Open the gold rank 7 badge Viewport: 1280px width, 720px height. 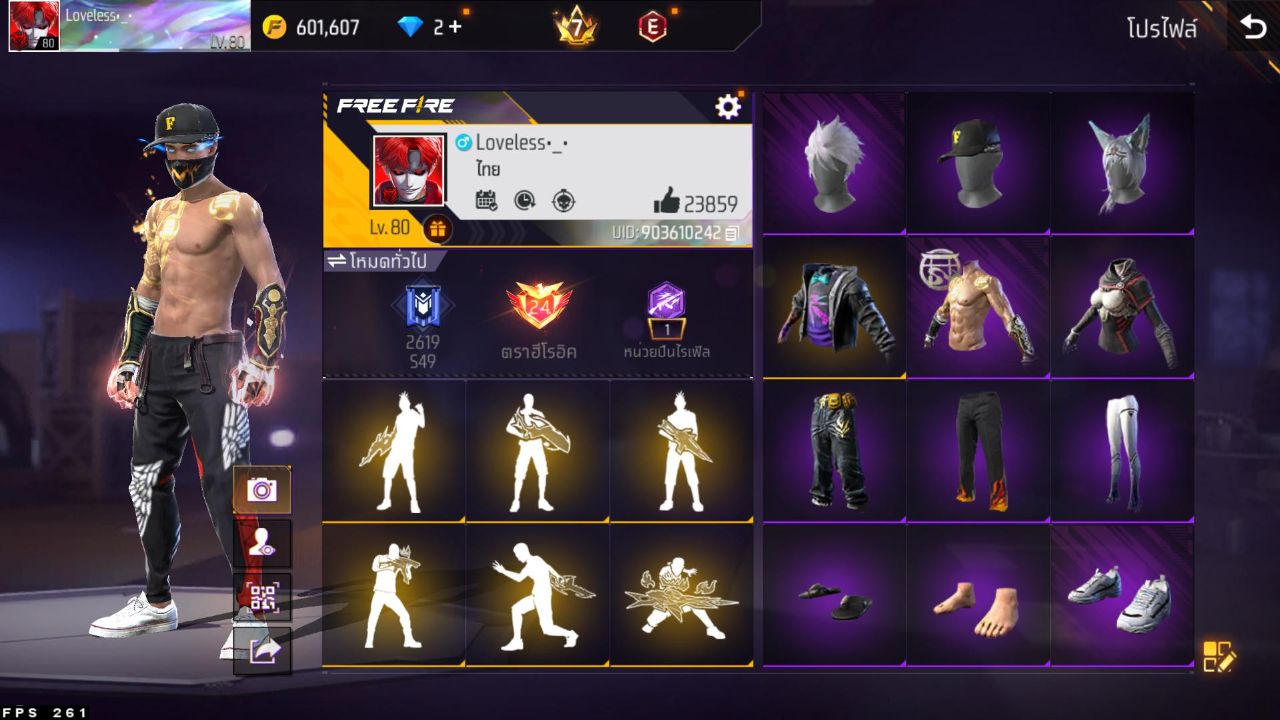coord(576,27)
